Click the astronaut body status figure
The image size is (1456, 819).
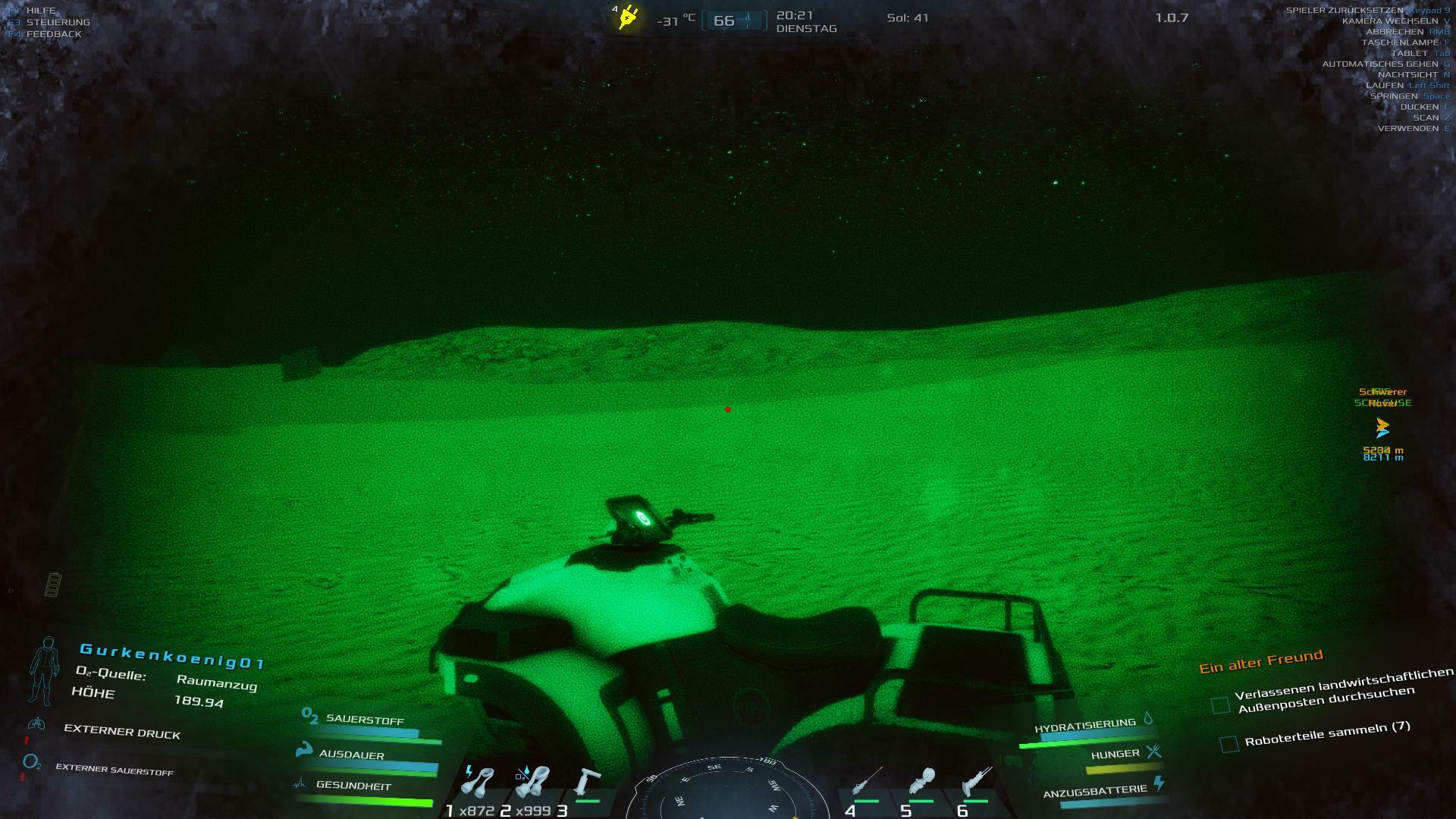(44, 670)
